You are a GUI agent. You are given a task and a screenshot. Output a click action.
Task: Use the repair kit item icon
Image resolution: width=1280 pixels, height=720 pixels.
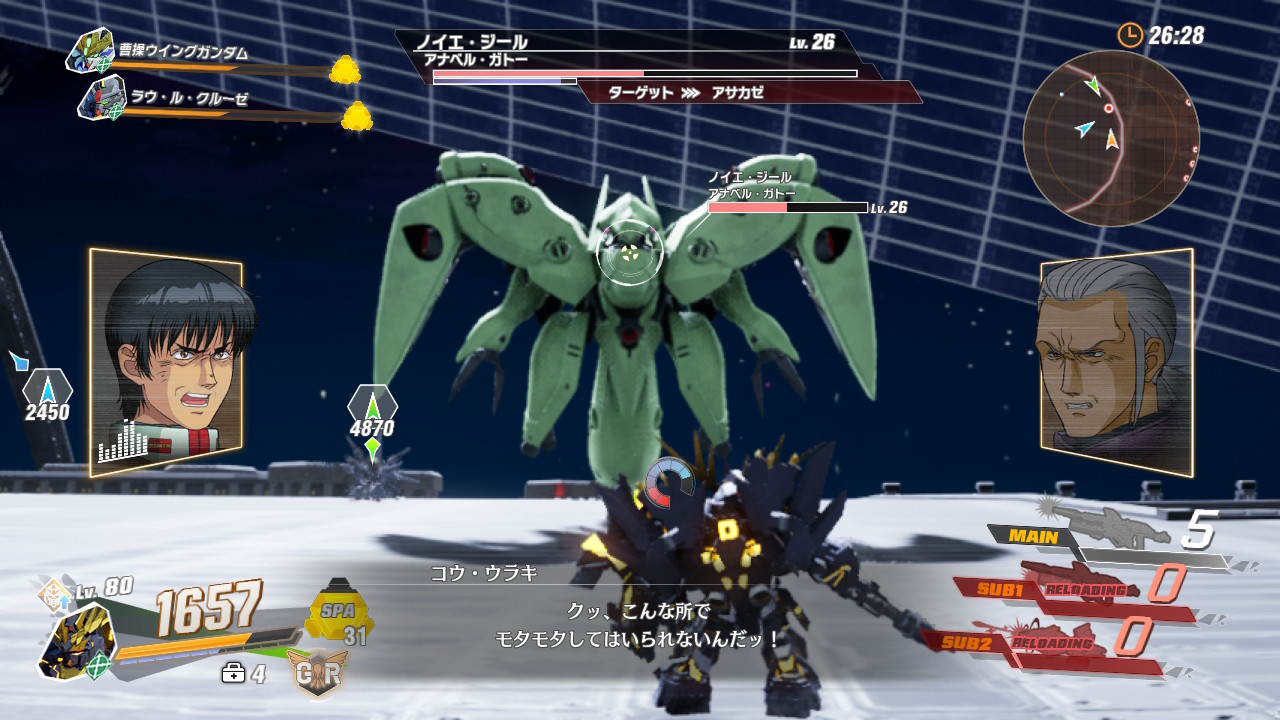click(x=233, y=674)
